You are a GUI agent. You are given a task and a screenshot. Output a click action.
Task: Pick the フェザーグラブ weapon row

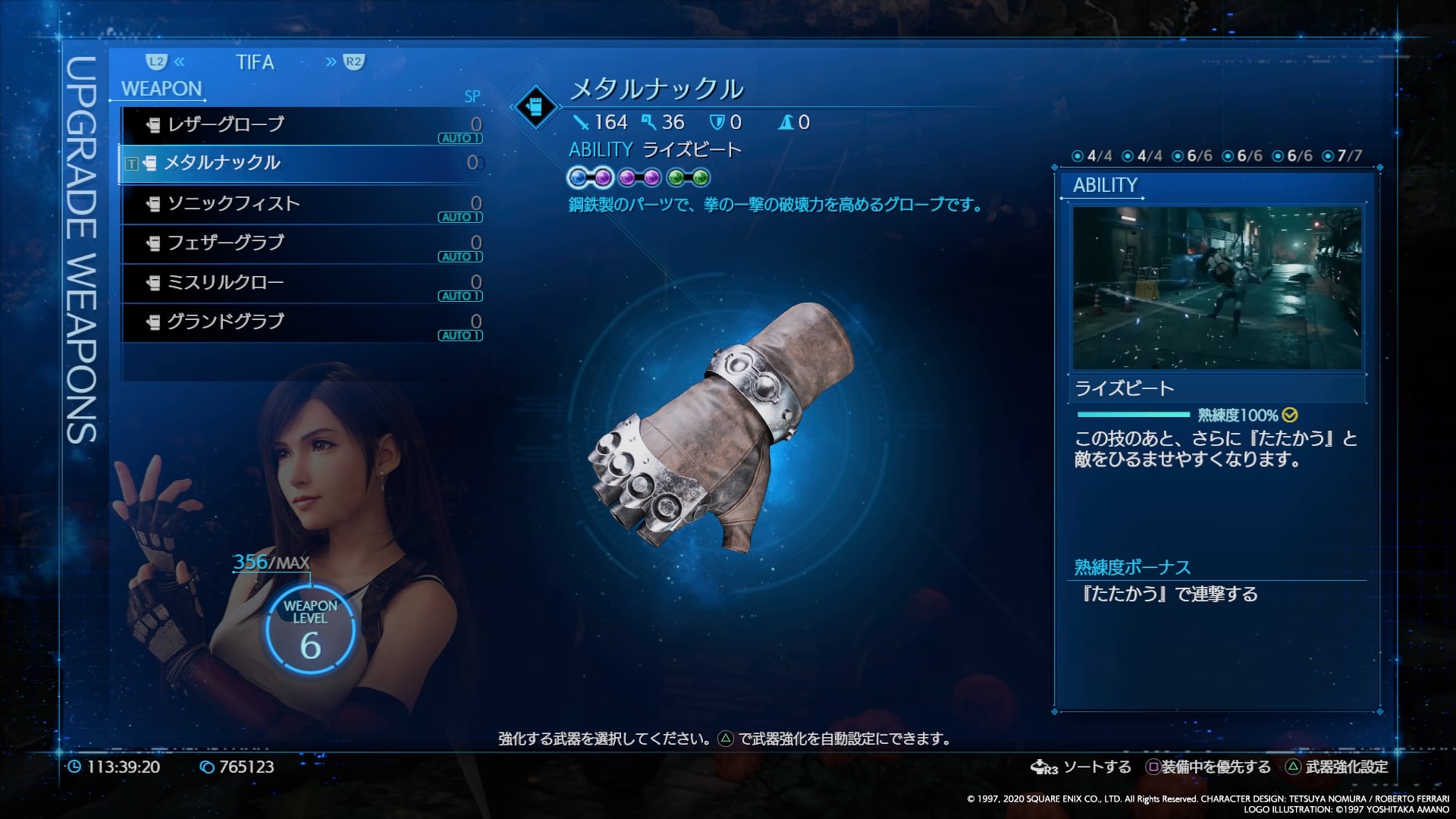coord(301,243)
